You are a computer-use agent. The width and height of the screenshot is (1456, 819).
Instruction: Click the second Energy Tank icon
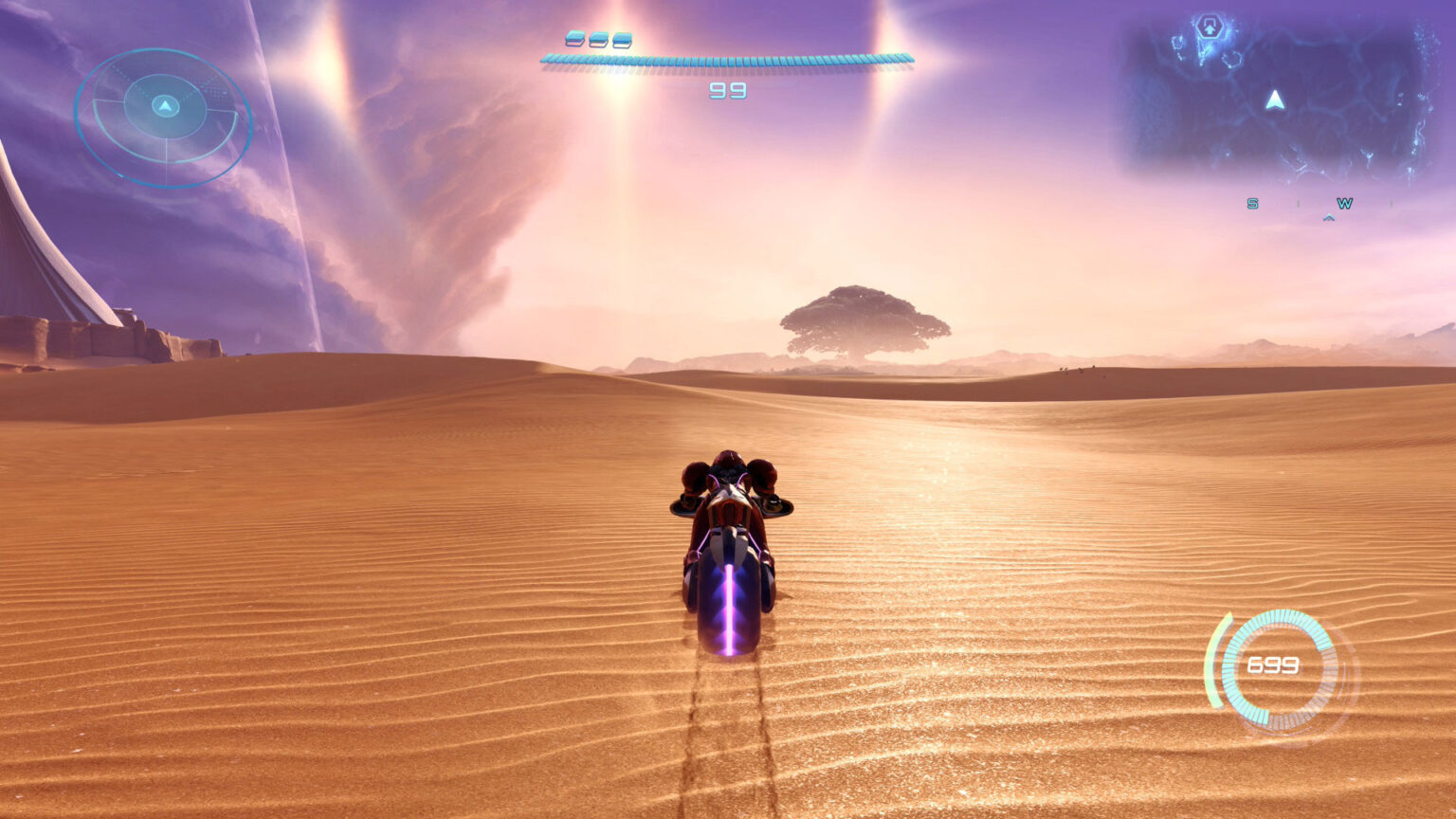pyautogui.click(x=599, y=40)
